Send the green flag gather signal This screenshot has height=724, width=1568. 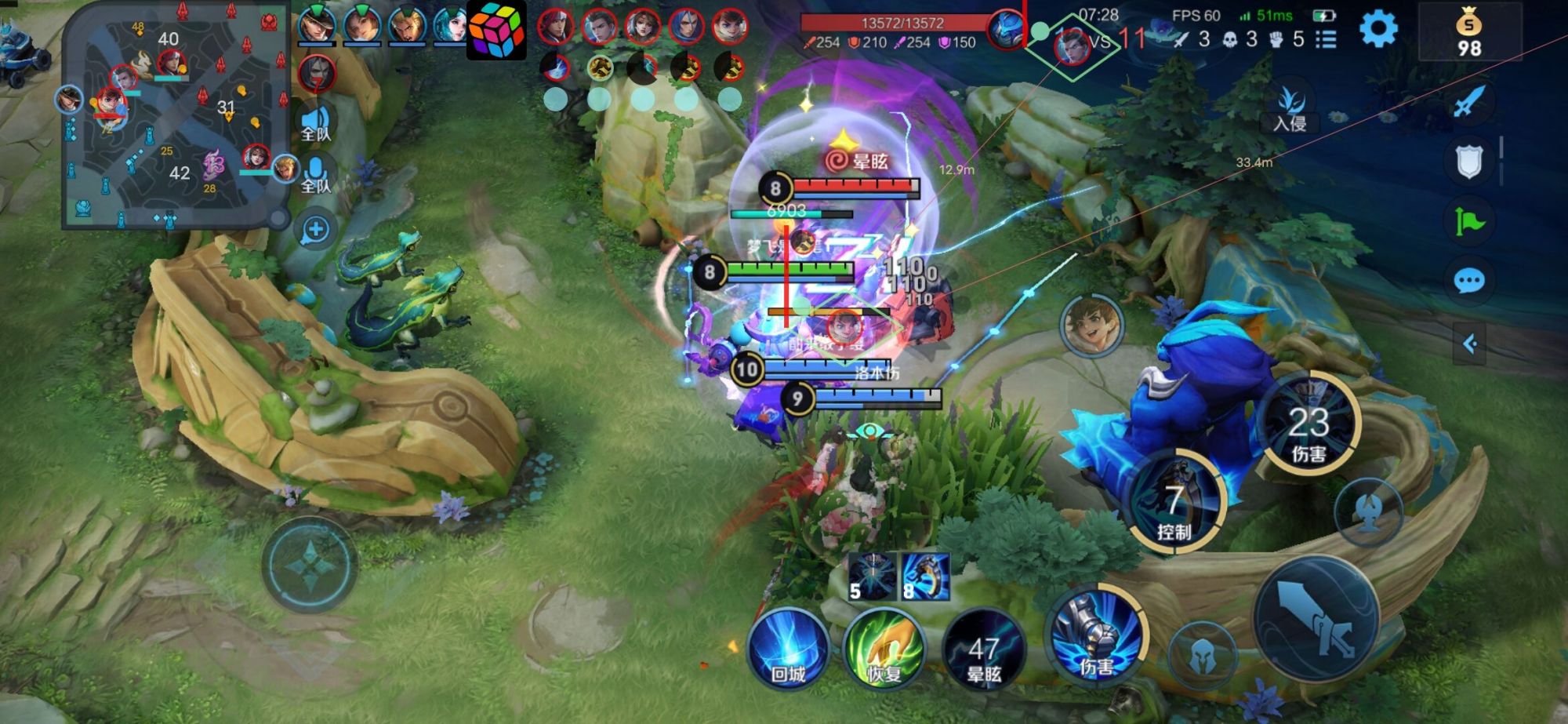click(1469, 222)
